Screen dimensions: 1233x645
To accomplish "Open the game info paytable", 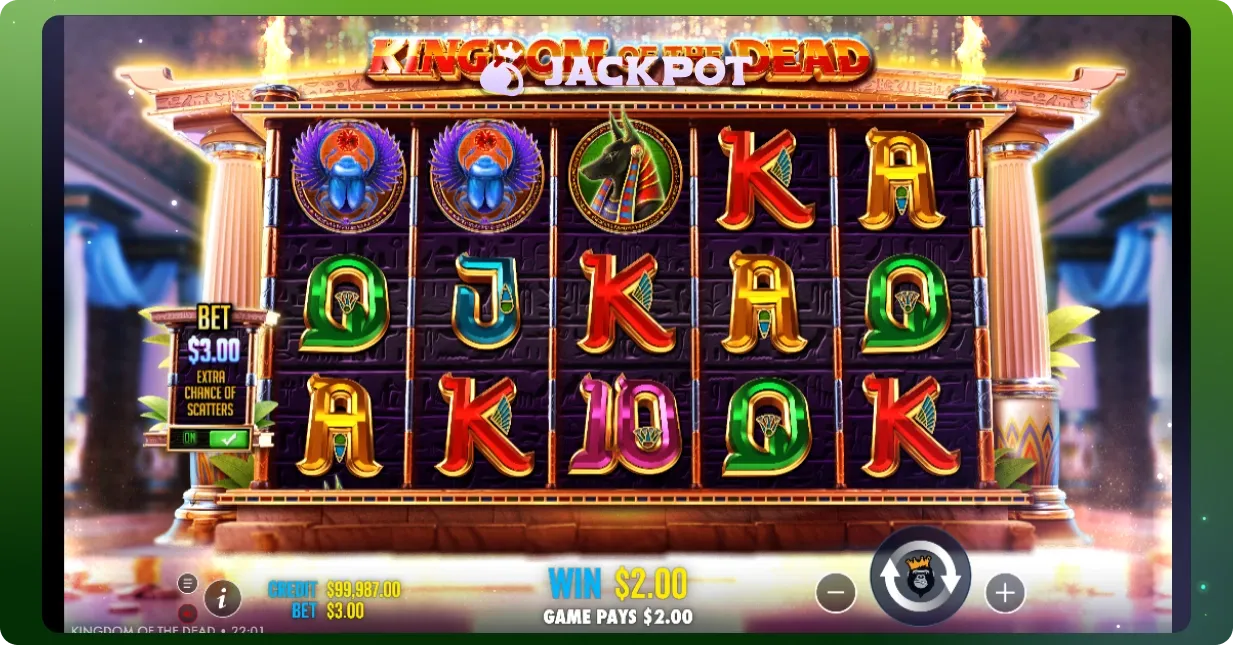I will coord(222,599).
